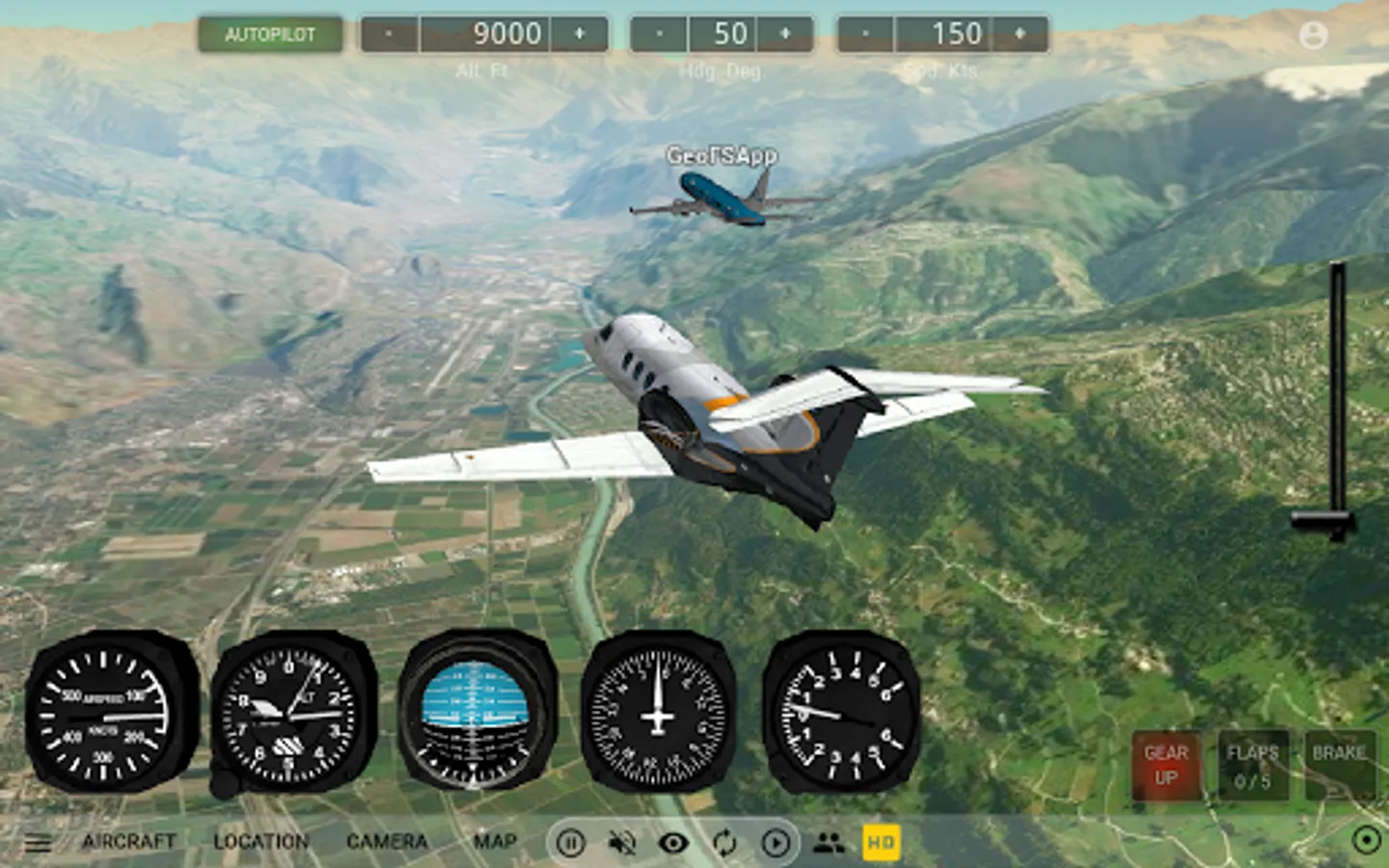Image resolution: width=1389 pixels, height=868 pixels.
Task: Increase autopilot altitude with the plus button
Action: click(x=580, y=35)
